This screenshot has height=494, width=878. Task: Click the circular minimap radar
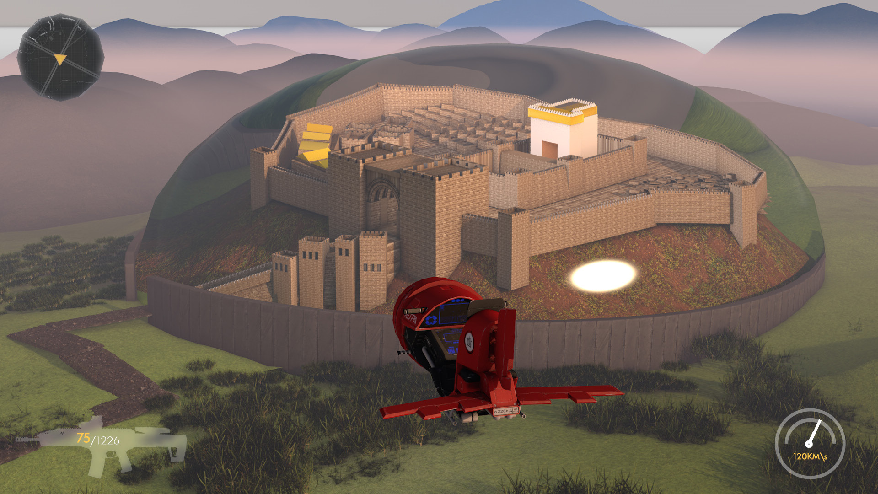click(60, 57)
